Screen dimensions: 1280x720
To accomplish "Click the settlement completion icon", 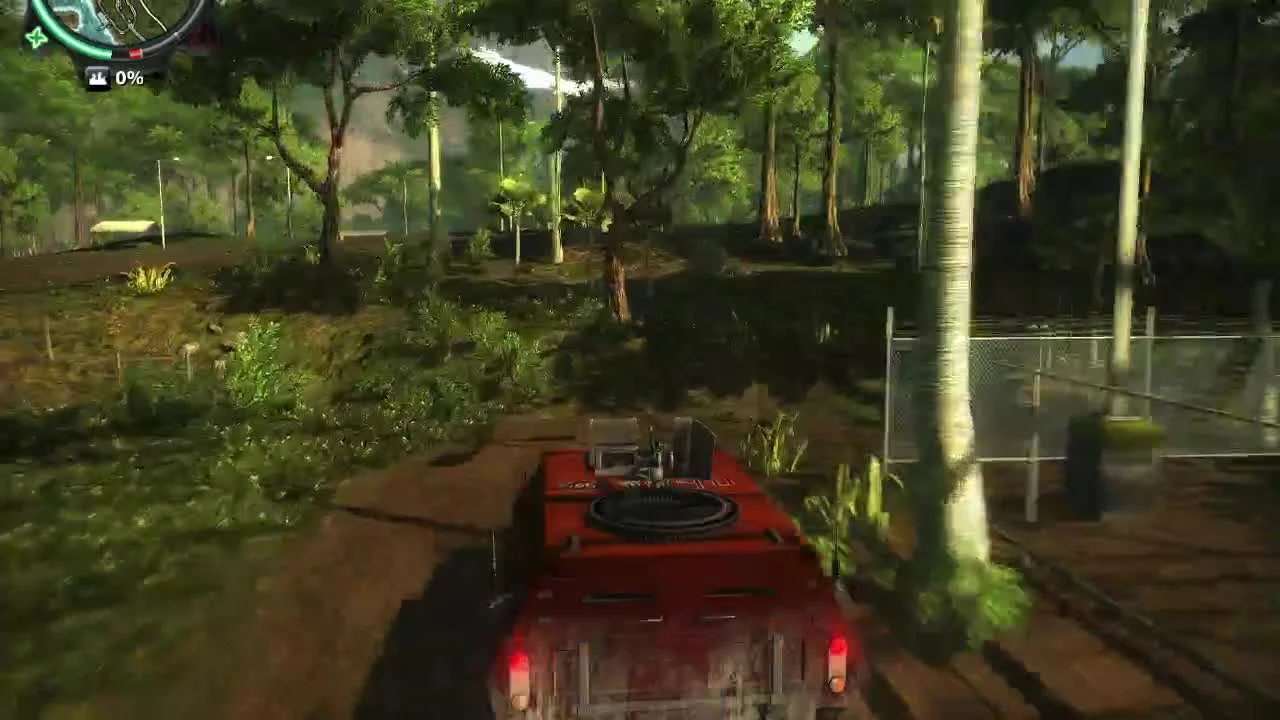I will click(98, 76).
